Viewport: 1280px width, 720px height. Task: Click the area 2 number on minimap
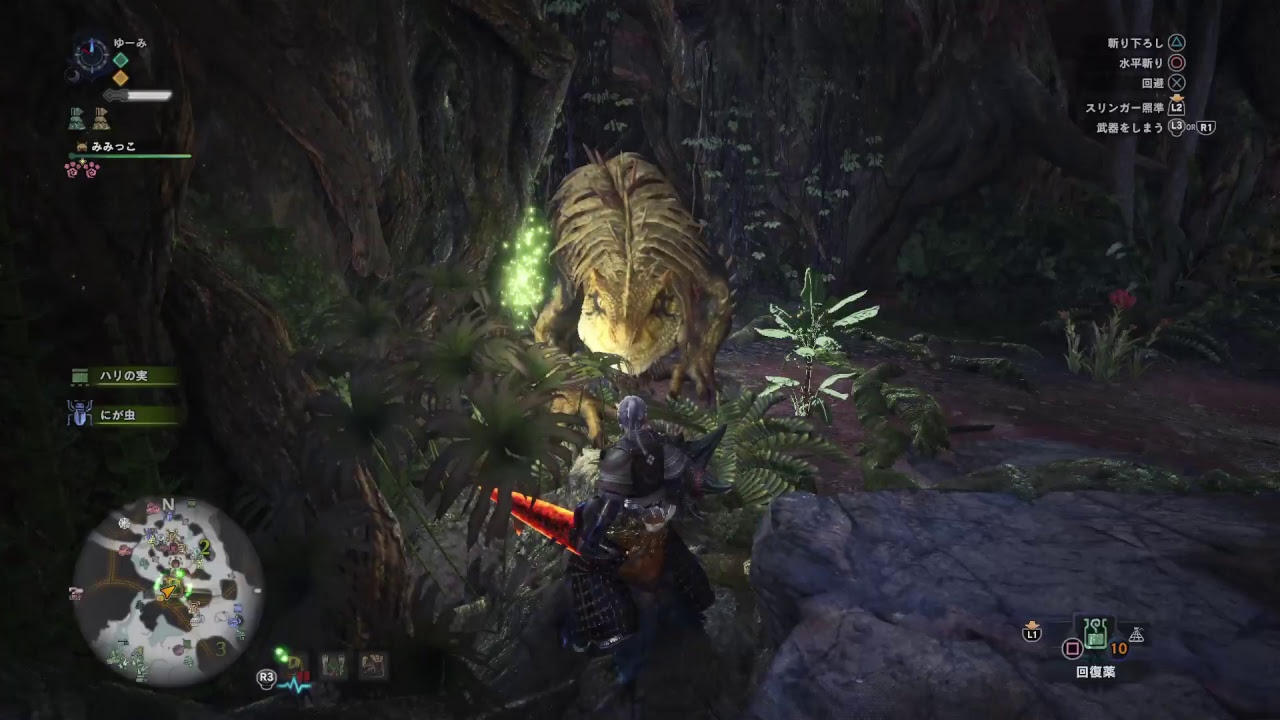pos(205,546)
